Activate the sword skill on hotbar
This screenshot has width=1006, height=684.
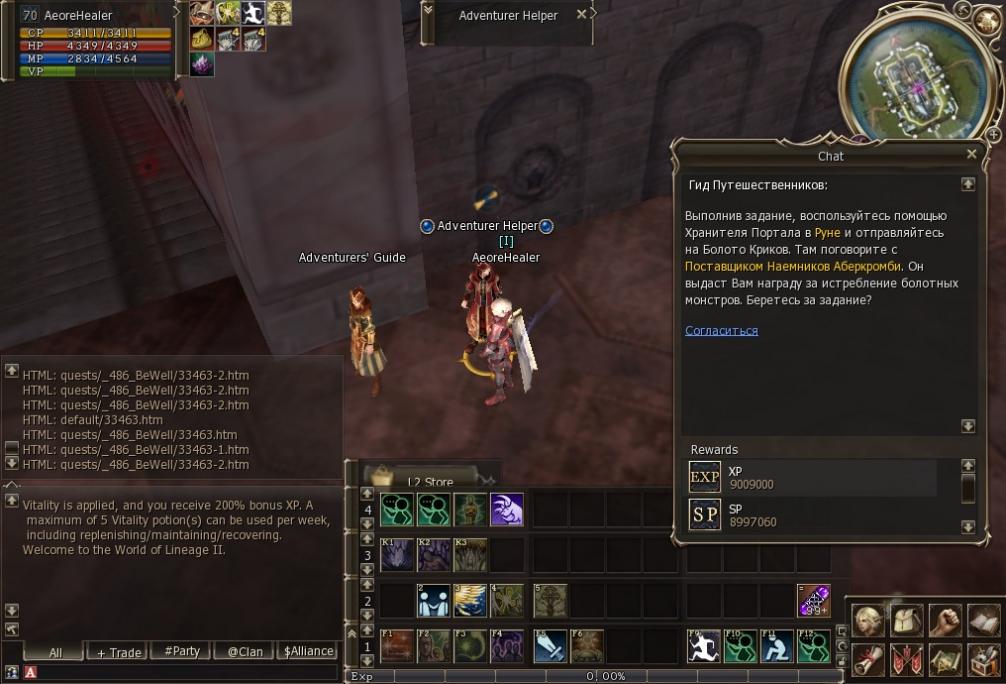tap(550, 646)
